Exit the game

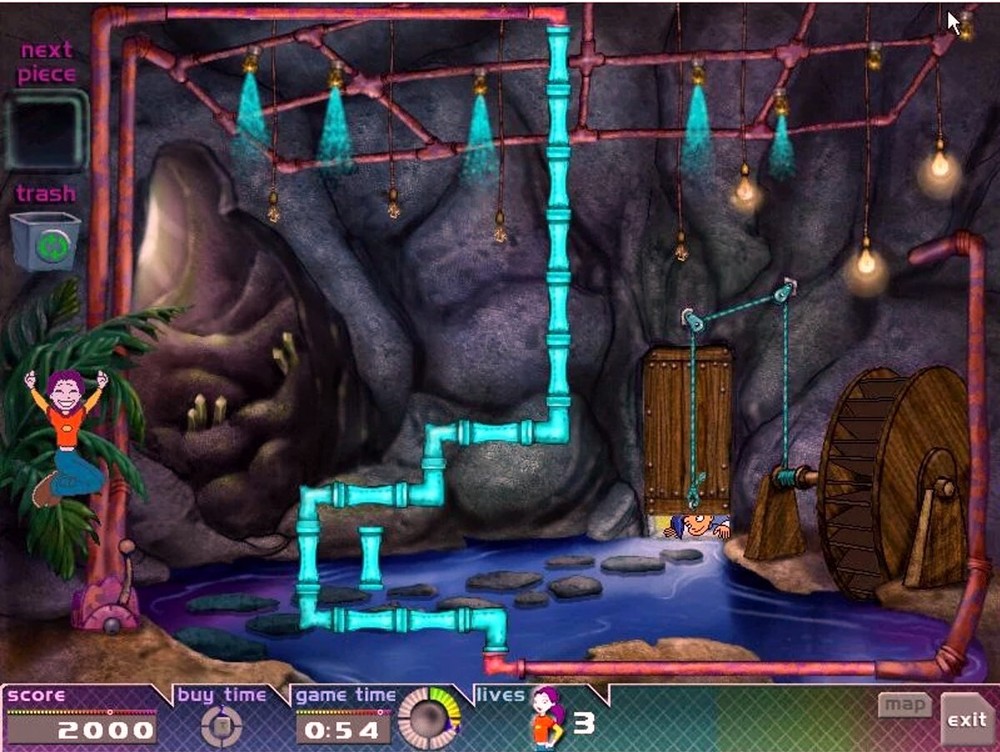click(x=967, y=719)
